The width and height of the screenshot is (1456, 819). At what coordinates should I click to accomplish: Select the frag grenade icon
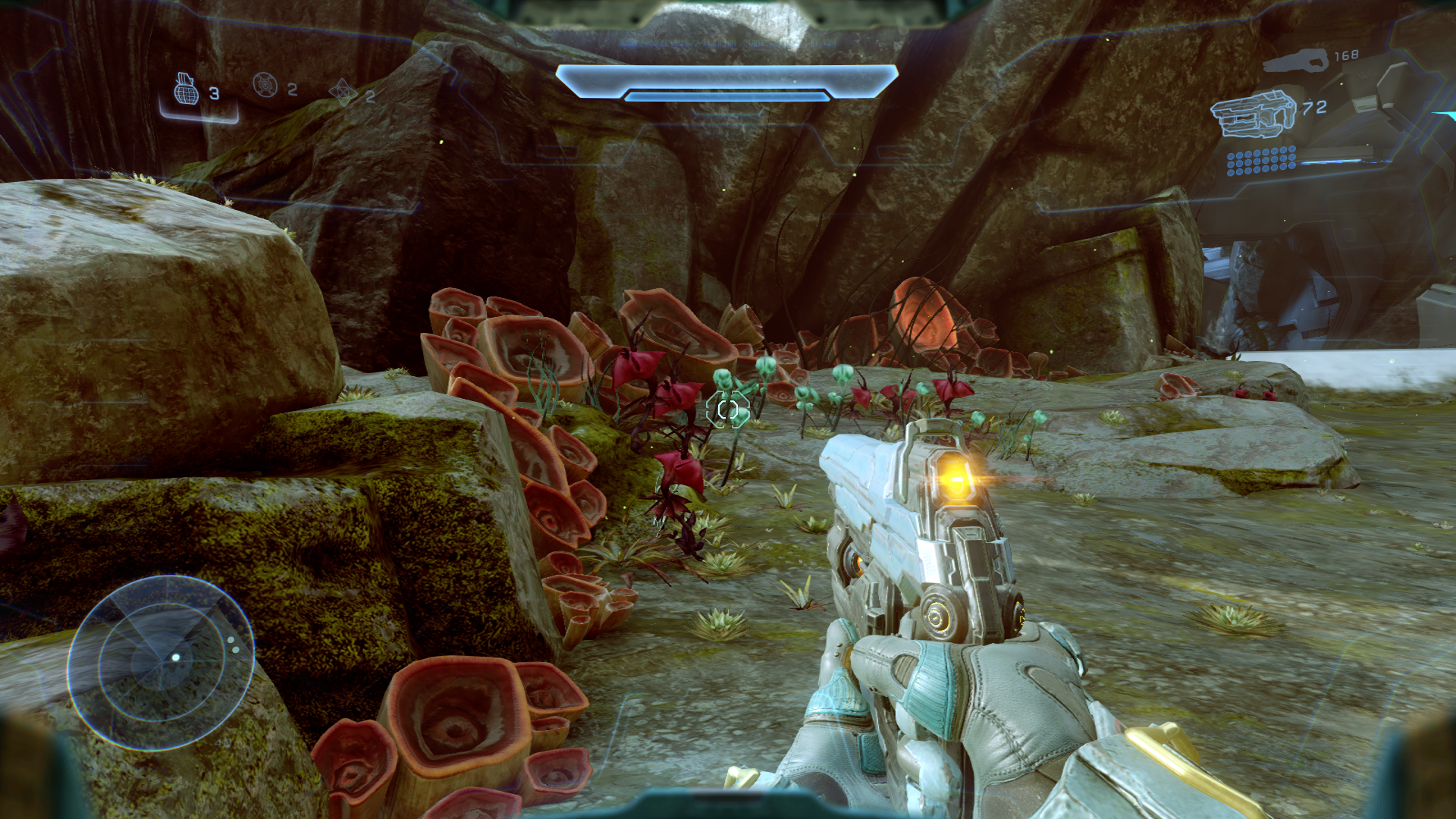coord(186,89)
